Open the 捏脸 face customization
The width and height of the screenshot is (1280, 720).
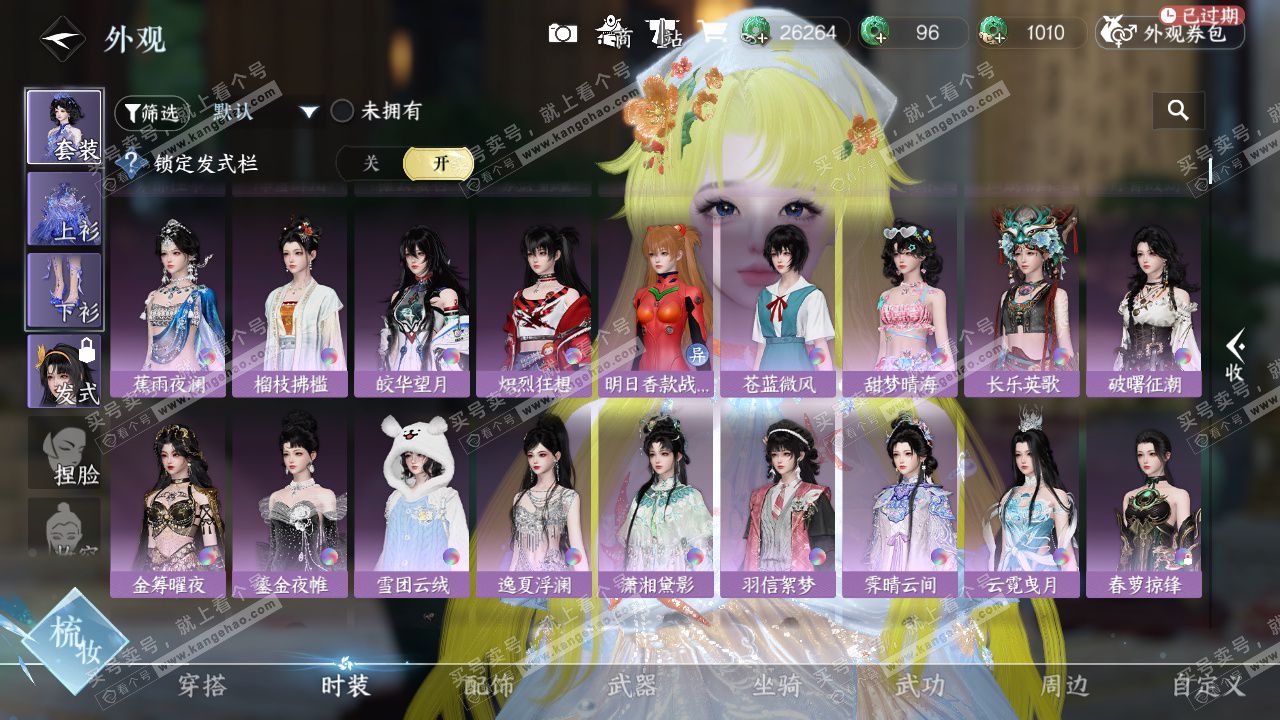[x=64, y=453]
